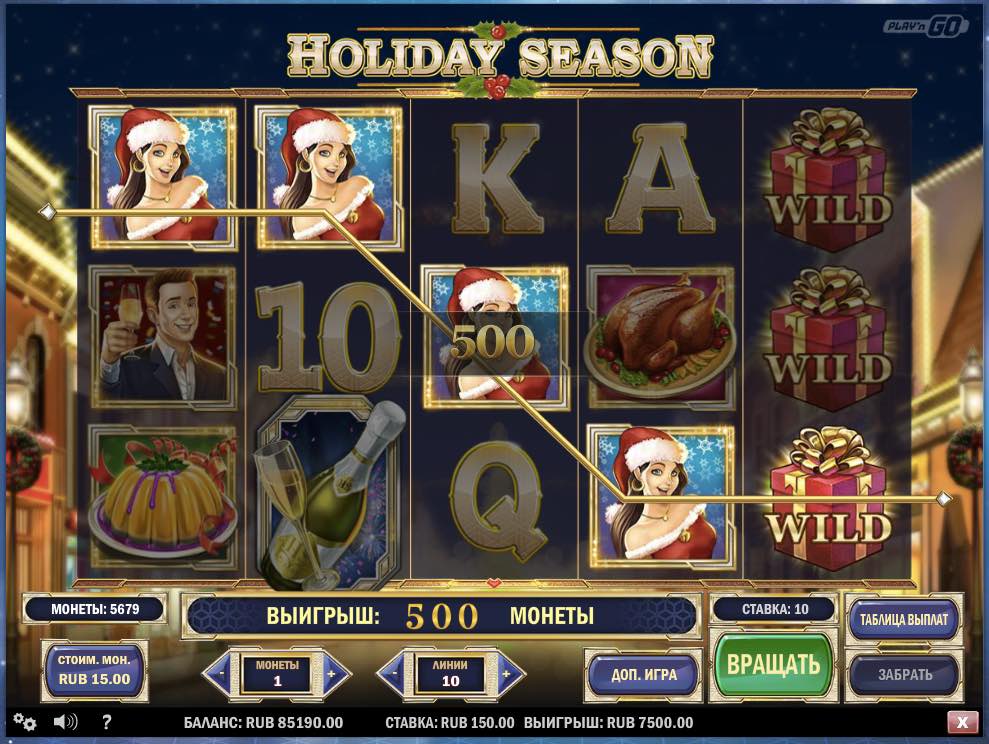Spin the reels with the green ВРАЩАТЬ button
Viewport: 989px width, 744px height.
coord(773,665)
